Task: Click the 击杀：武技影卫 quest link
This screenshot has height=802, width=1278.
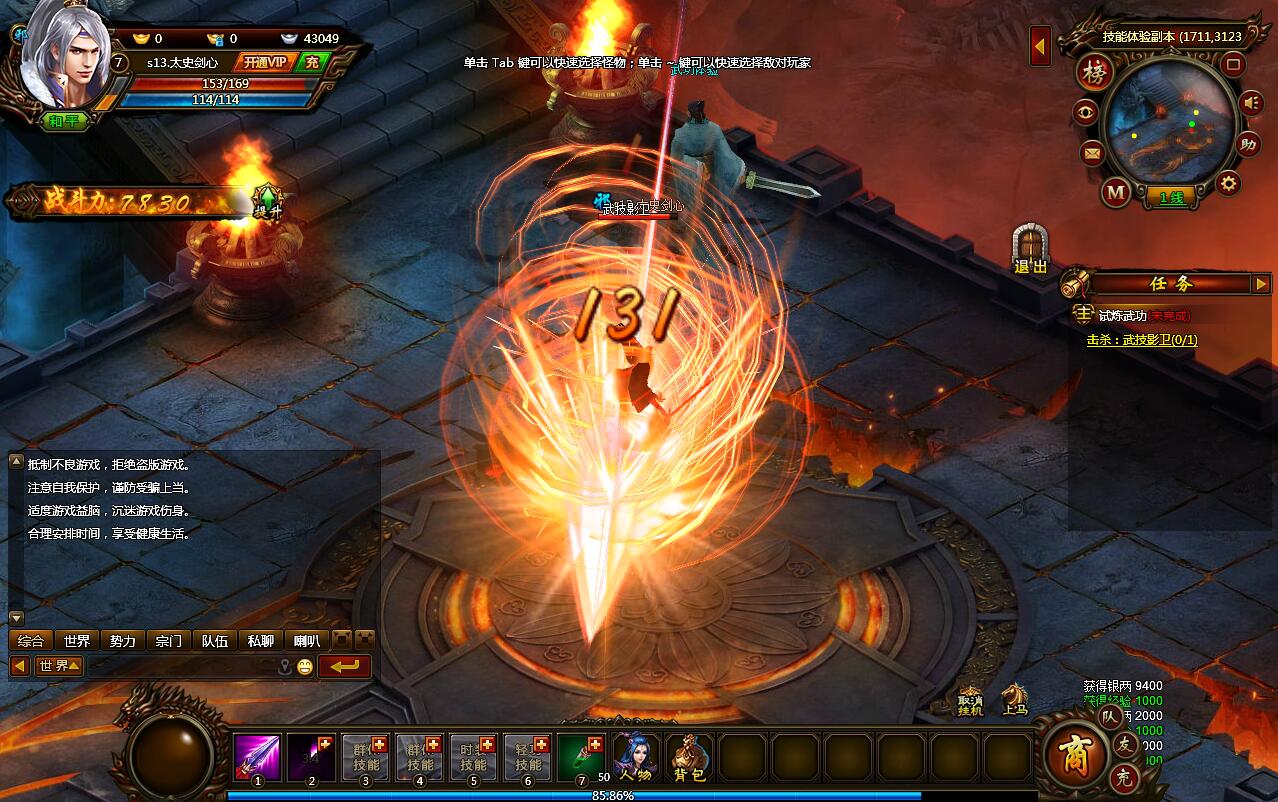Action: pos(1141,340)
